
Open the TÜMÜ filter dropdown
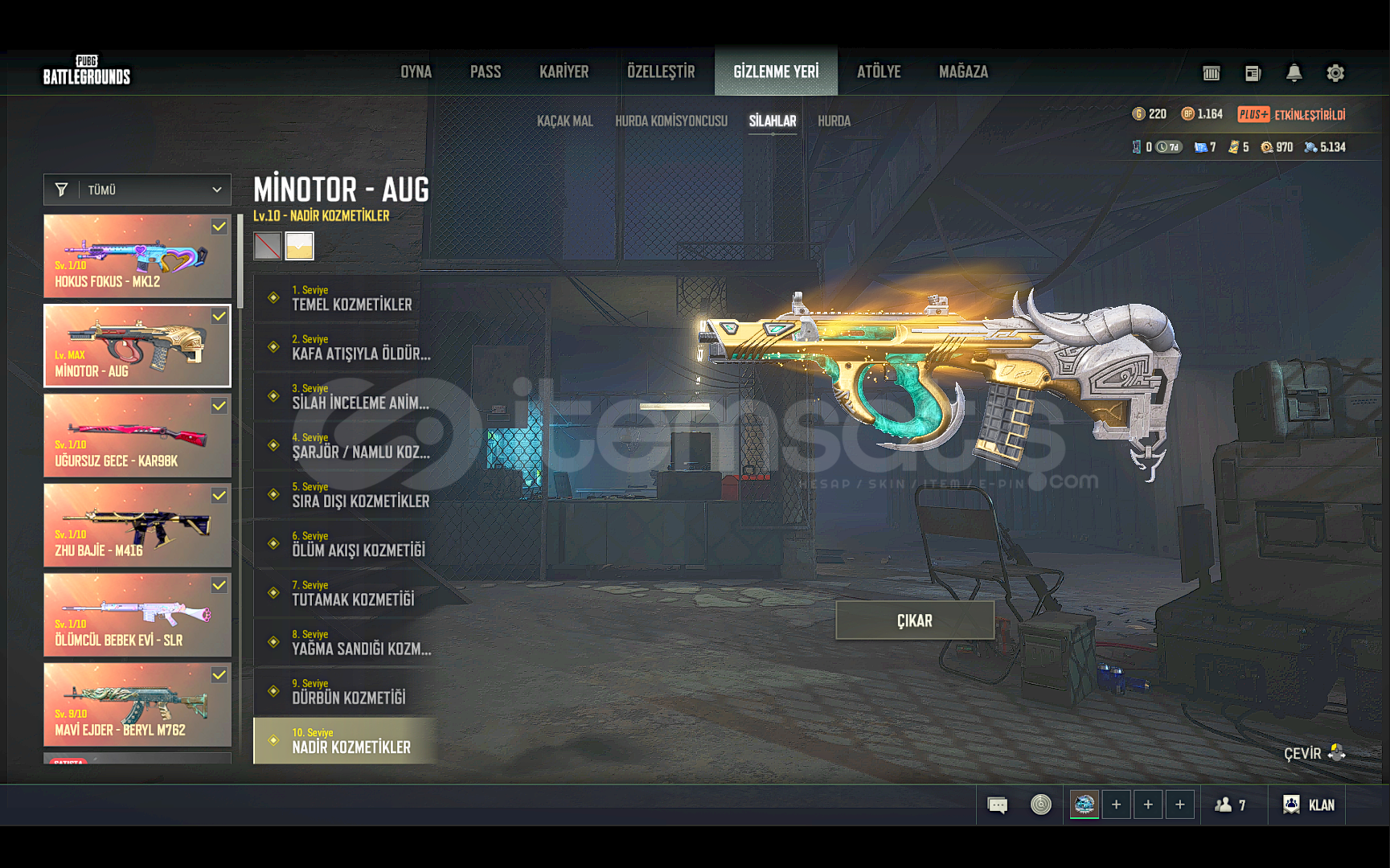point(137,190)
